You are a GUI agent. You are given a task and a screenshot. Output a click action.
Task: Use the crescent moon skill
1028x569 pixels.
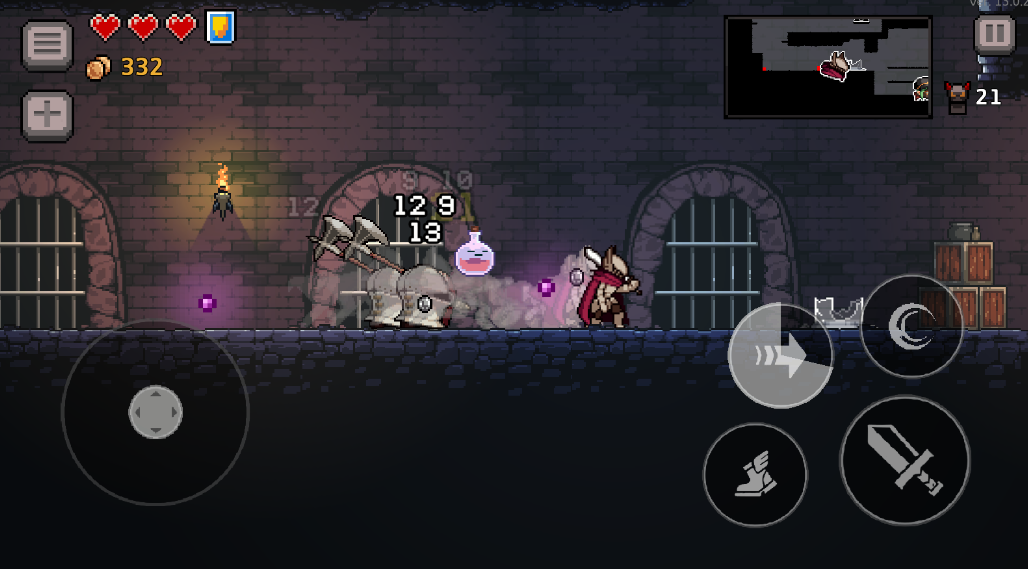911,325
